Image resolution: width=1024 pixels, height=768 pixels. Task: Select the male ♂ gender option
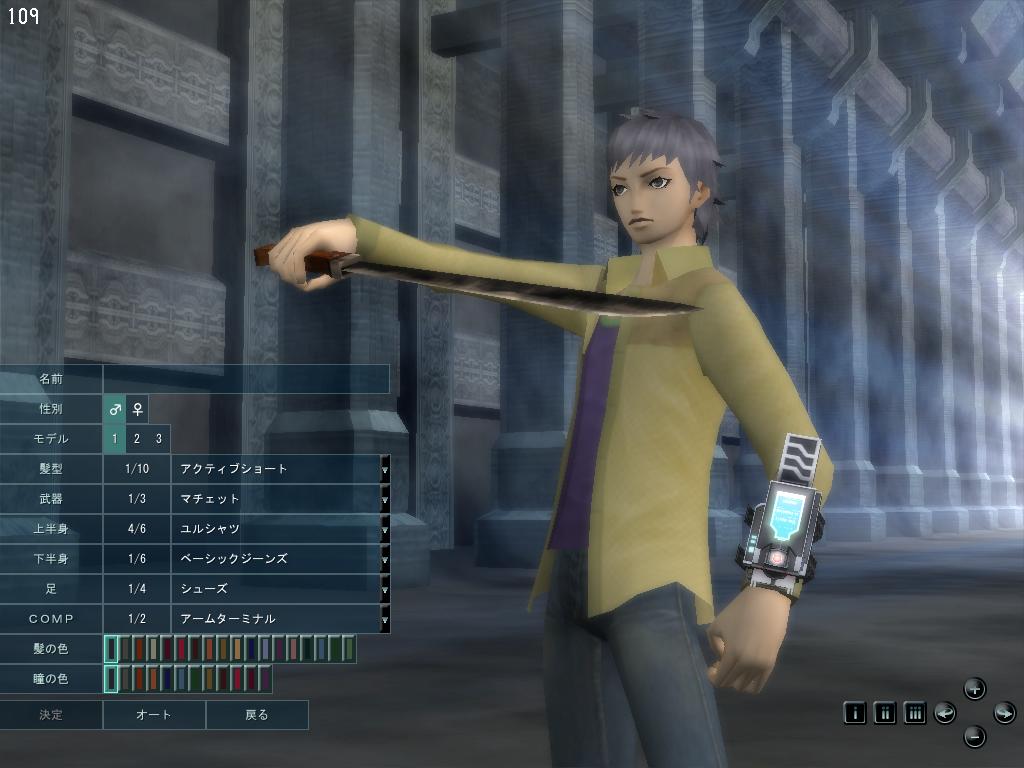pos(115,409)
